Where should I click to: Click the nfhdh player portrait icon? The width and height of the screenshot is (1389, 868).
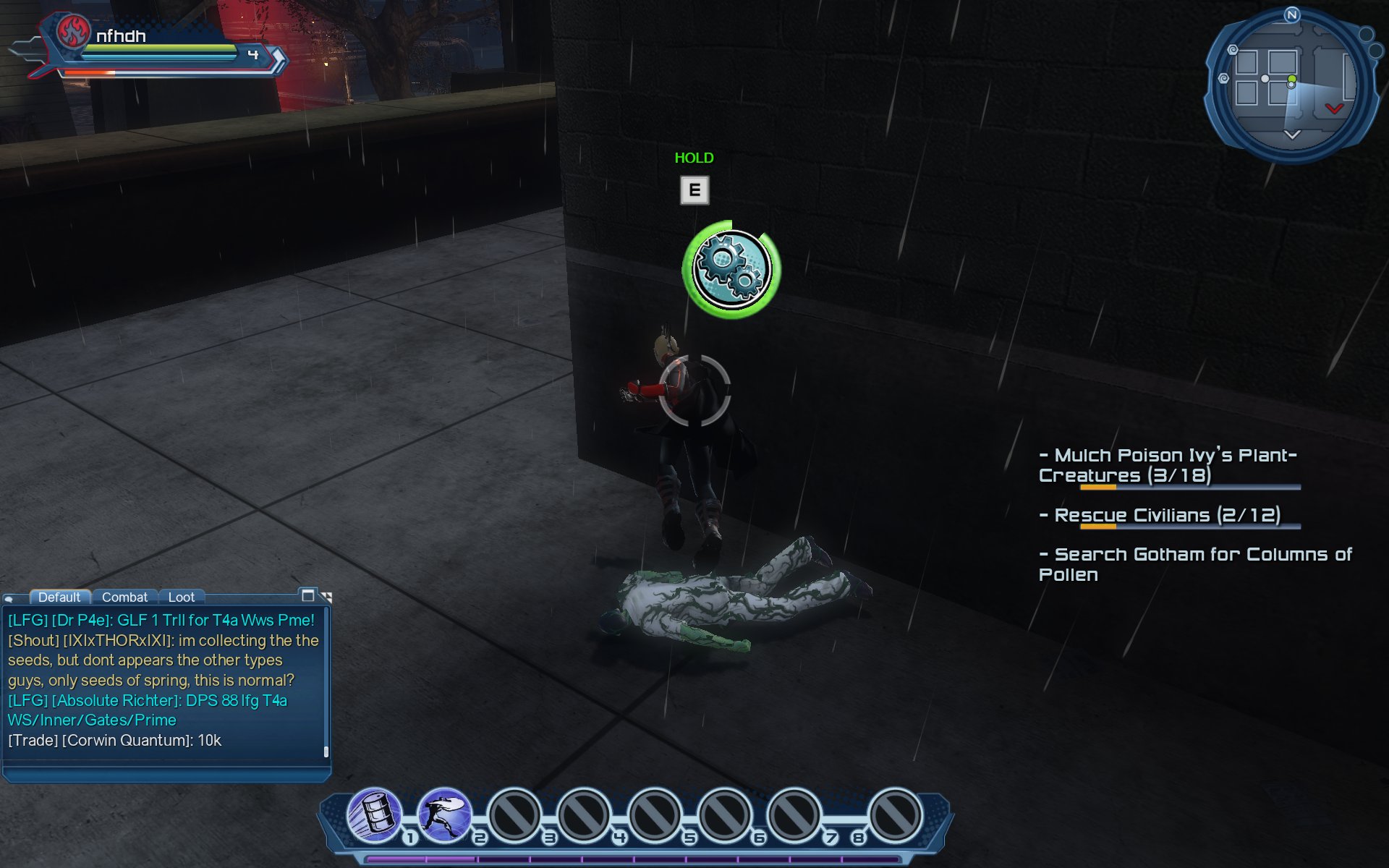tap(72, 32)
